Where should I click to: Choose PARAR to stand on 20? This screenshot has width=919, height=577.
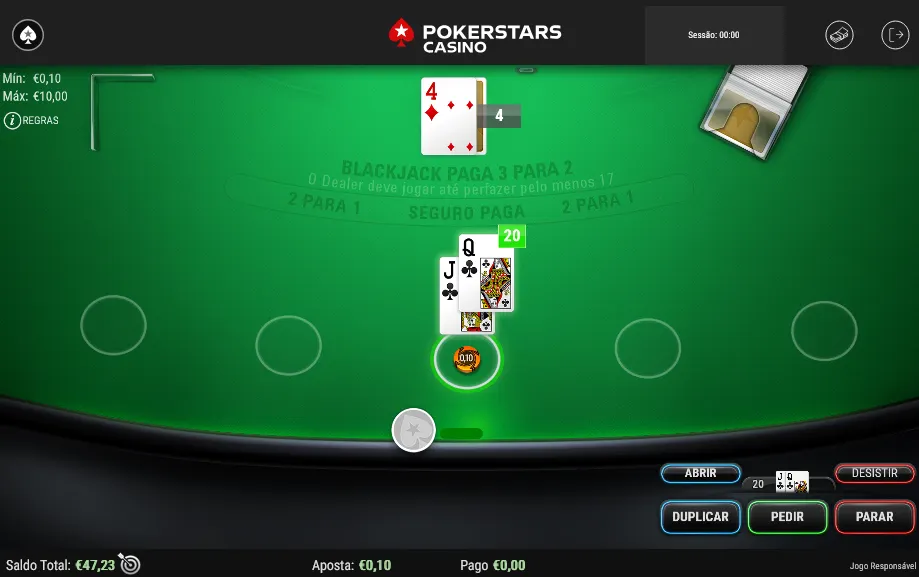tap(874, 517)
